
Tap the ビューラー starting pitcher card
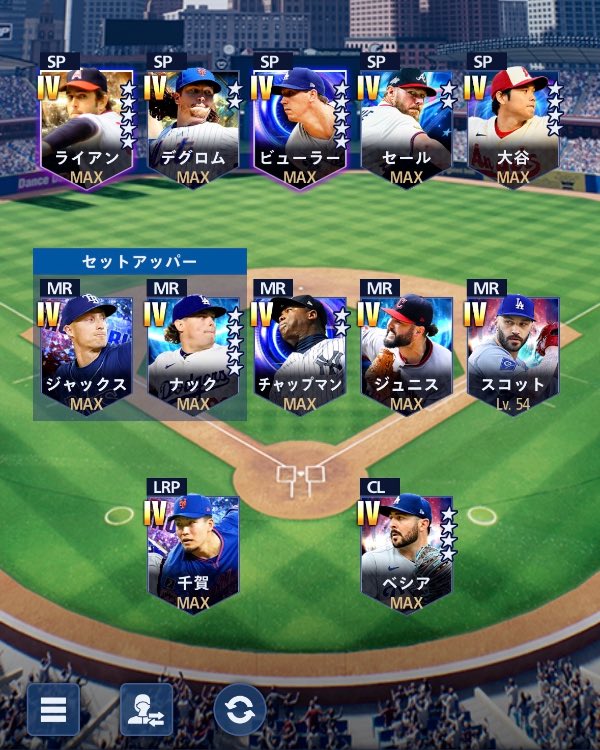pyautogui.click(x=300, y=126)
